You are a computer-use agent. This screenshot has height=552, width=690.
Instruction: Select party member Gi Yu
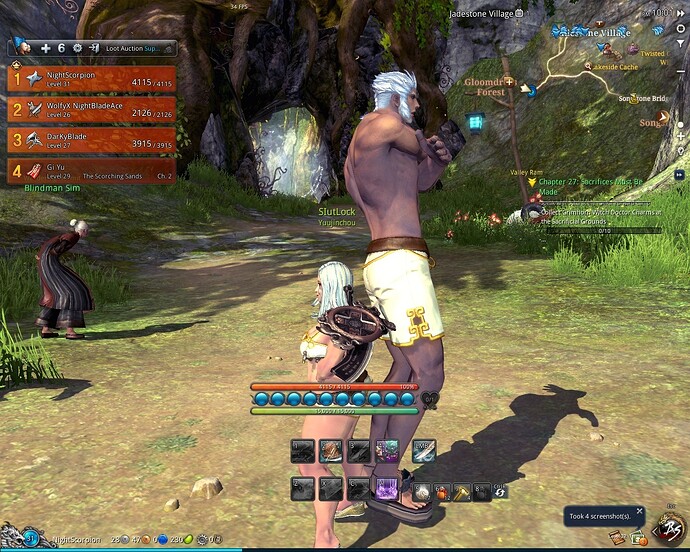pyautogui.click(x=92, y=170)
